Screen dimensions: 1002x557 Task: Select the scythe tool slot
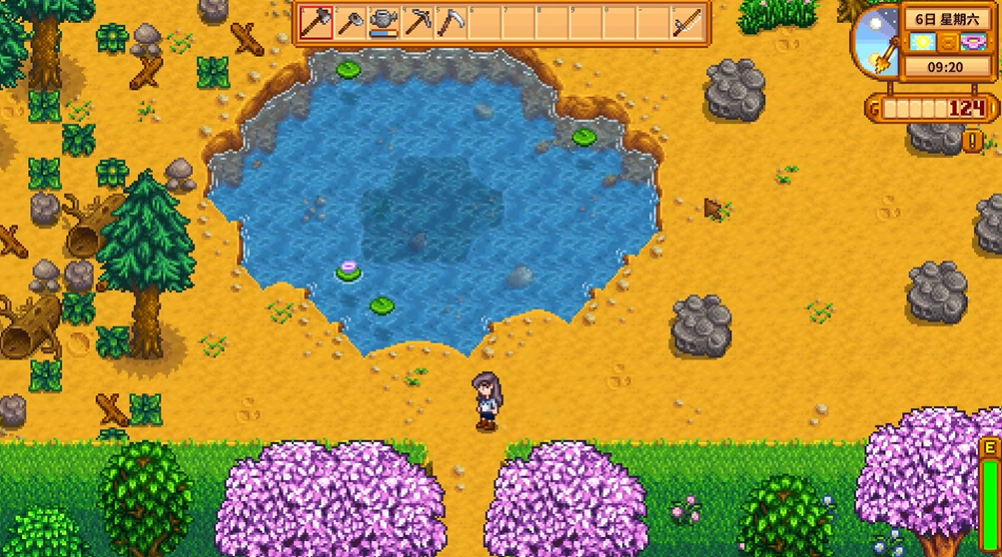point(451,22)
